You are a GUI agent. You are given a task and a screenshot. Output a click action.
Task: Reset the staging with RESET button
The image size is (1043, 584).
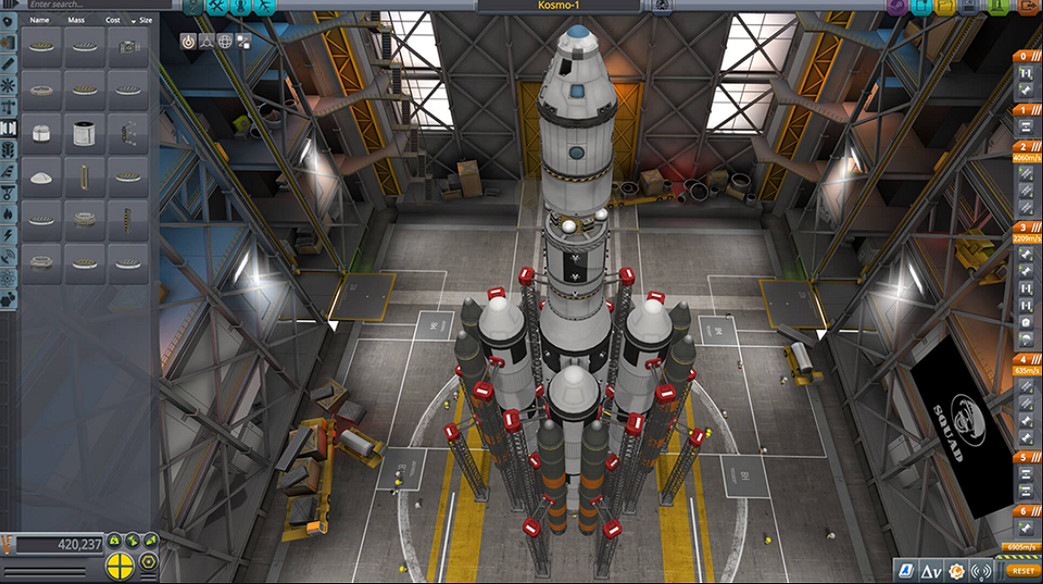(1022, 571)
